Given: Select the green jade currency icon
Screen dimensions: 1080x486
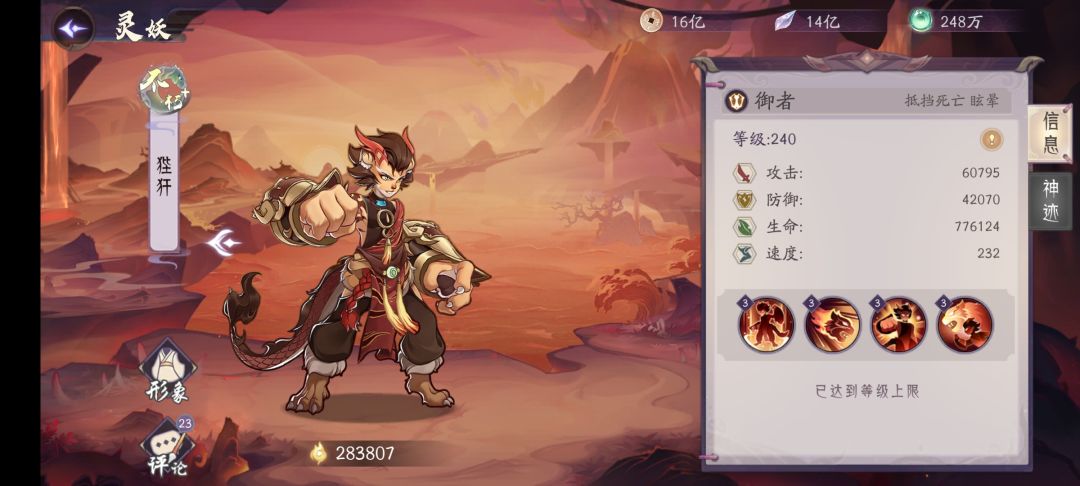Looking at the screenshot, I should (921, 20).
